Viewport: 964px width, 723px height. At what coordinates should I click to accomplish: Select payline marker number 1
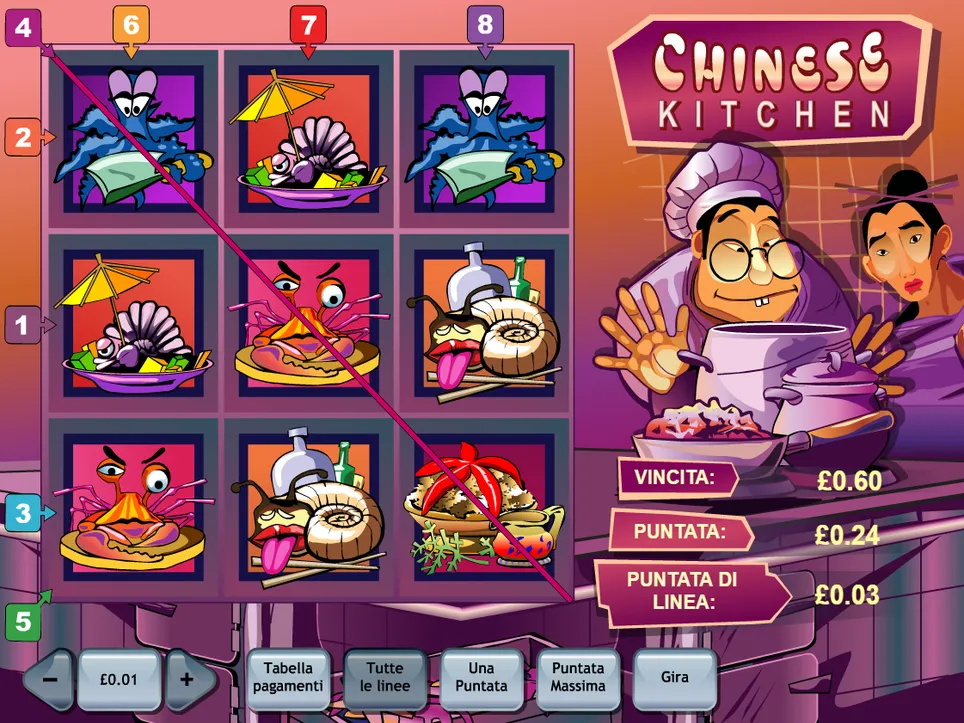point(21,325)
